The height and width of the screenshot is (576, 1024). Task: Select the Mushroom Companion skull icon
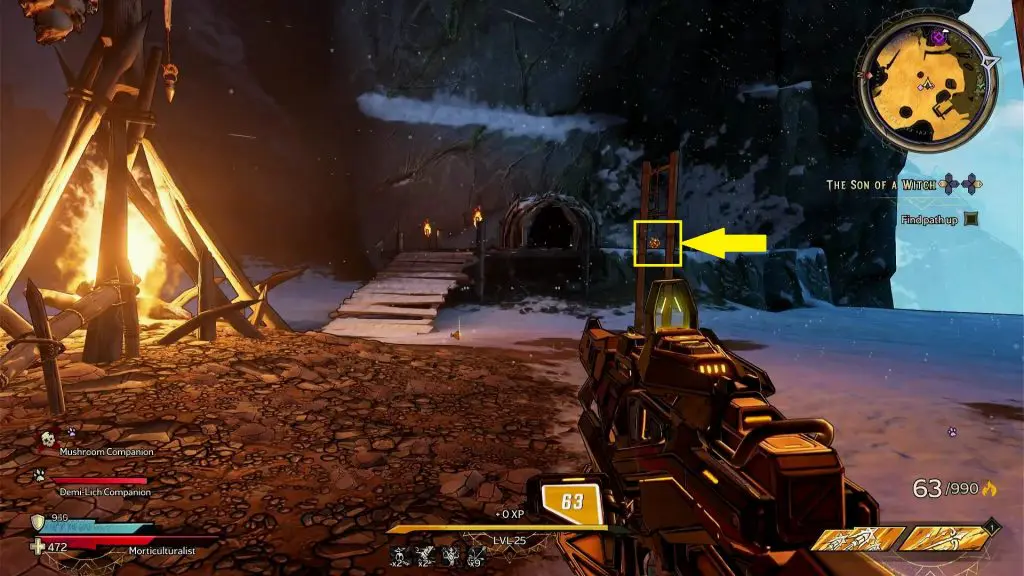point(46,439)
